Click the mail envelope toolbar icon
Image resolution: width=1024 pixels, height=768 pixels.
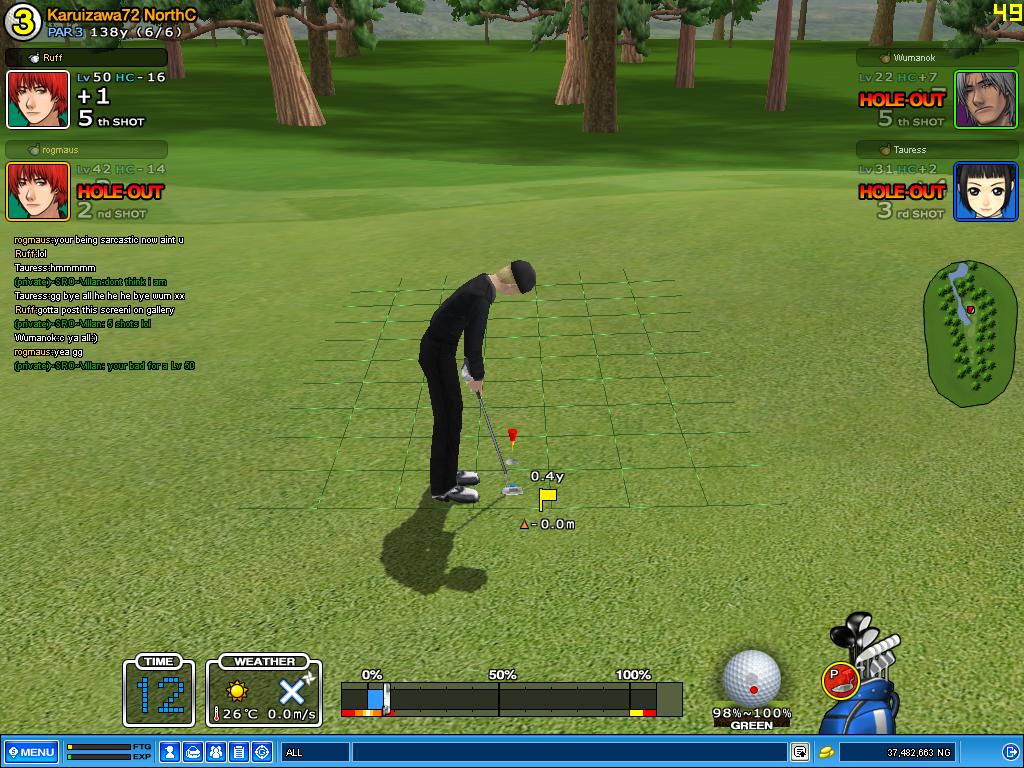tap(194, 752)
